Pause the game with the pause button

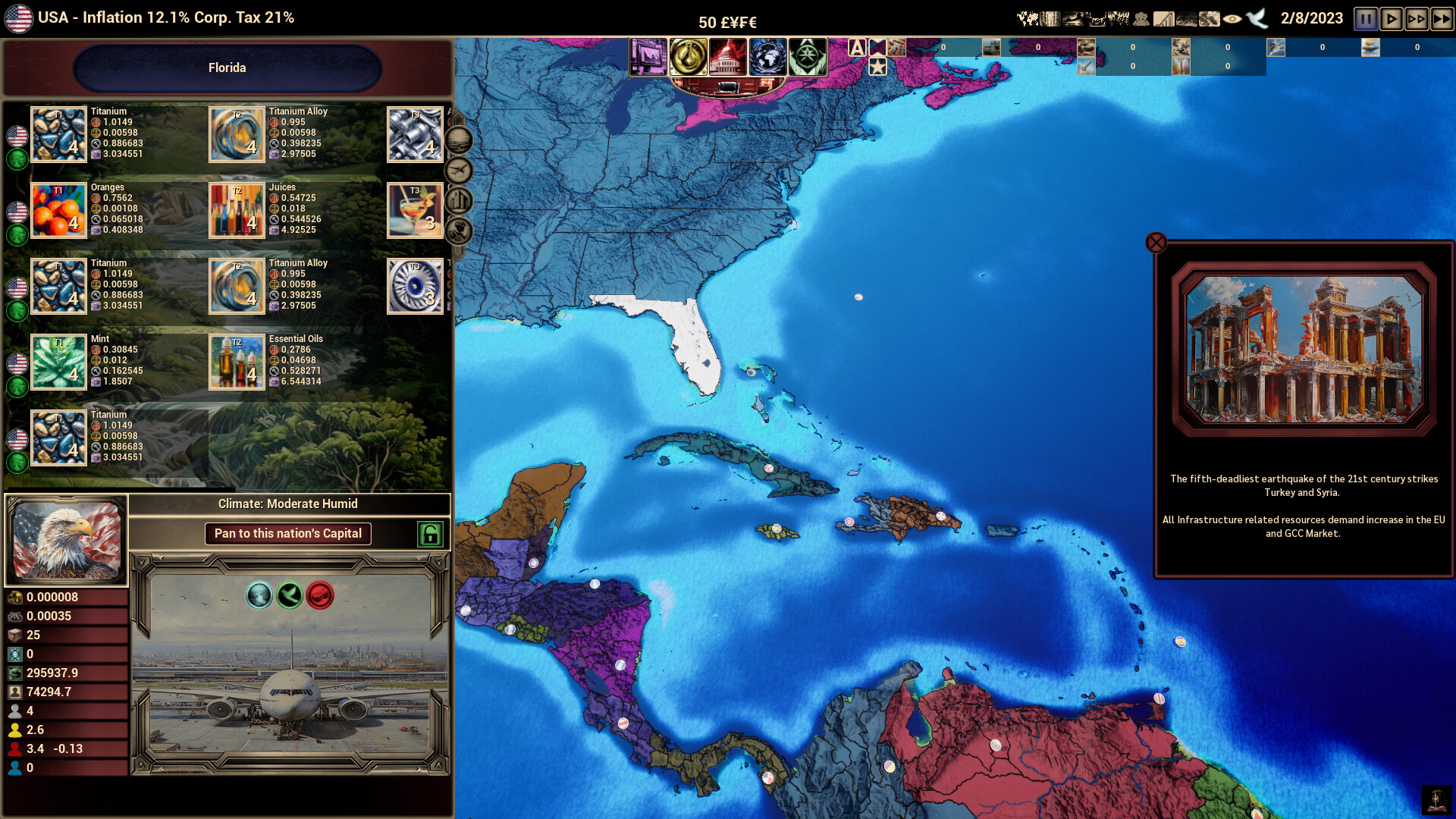click(1365, 19)
